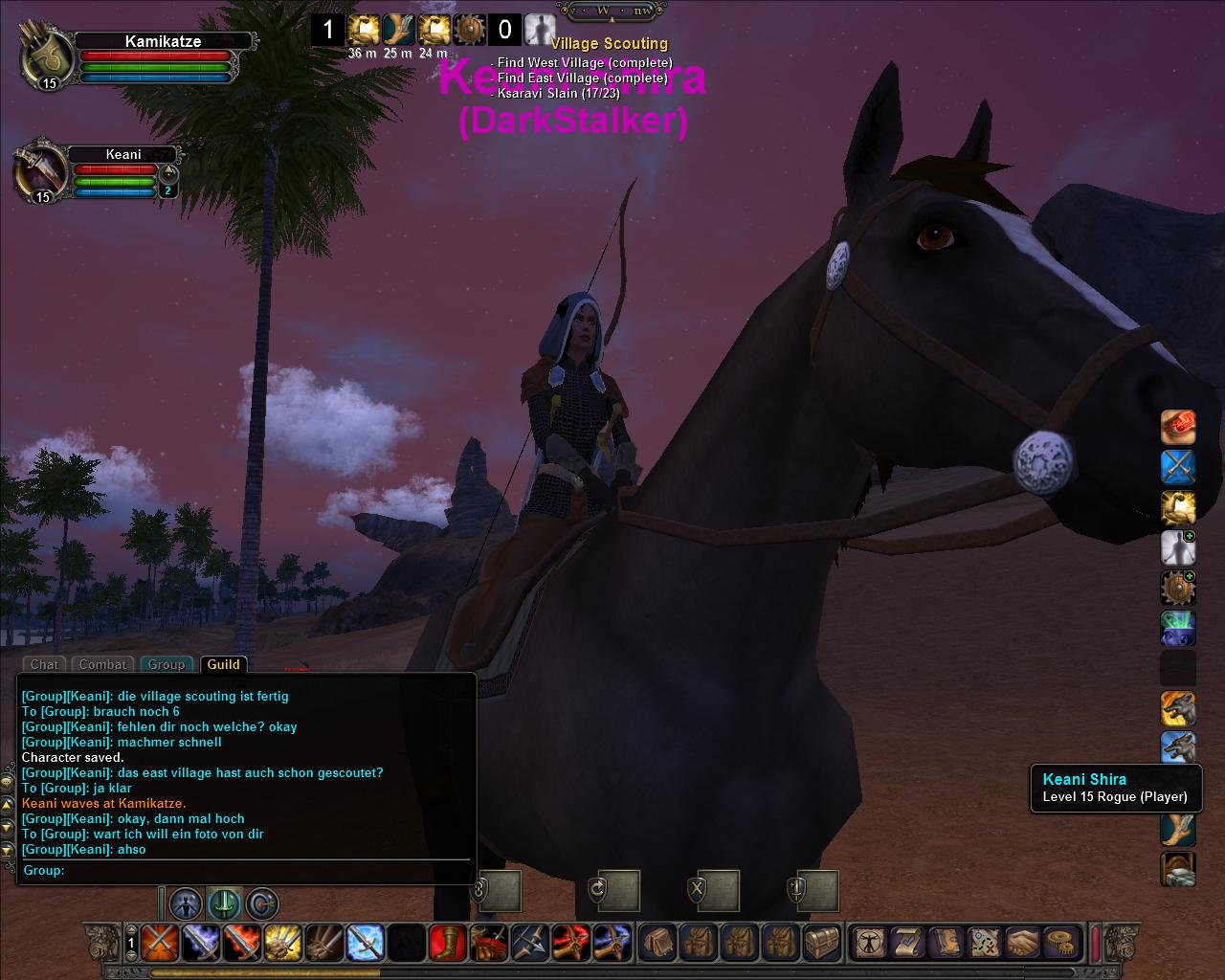Open the gears settings menu
The image size is (1225, 980).
pos(1058,943)
